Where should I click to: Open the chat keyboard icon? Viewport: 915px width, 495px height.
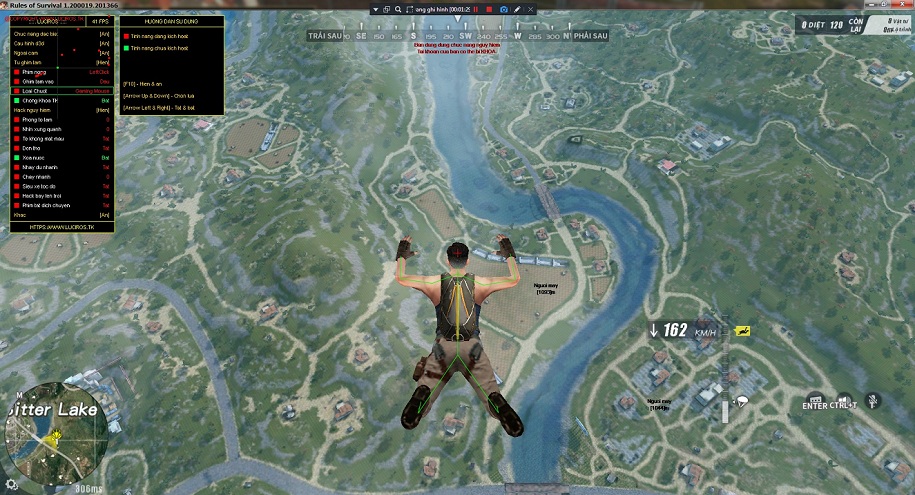[x=815, y=399]
